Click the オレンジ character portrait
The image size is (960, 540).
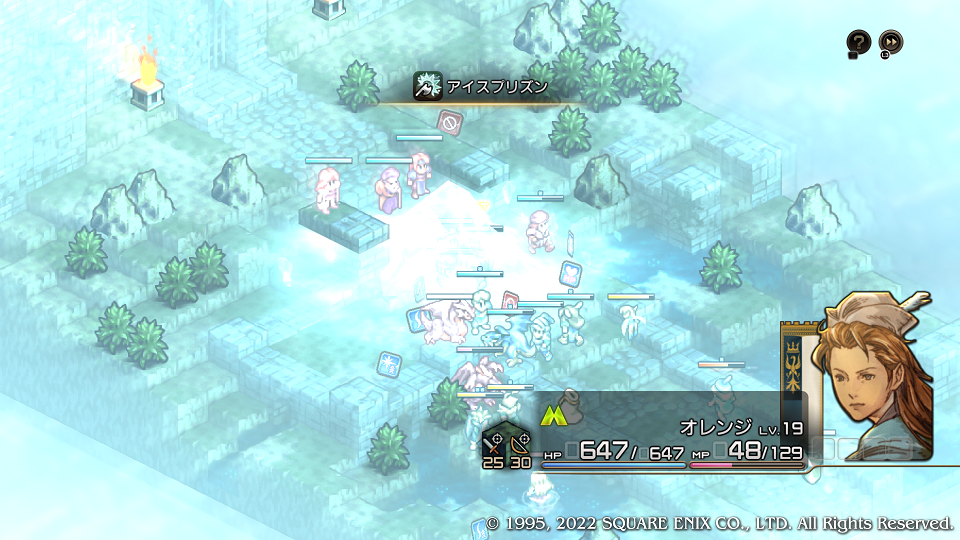874,375
